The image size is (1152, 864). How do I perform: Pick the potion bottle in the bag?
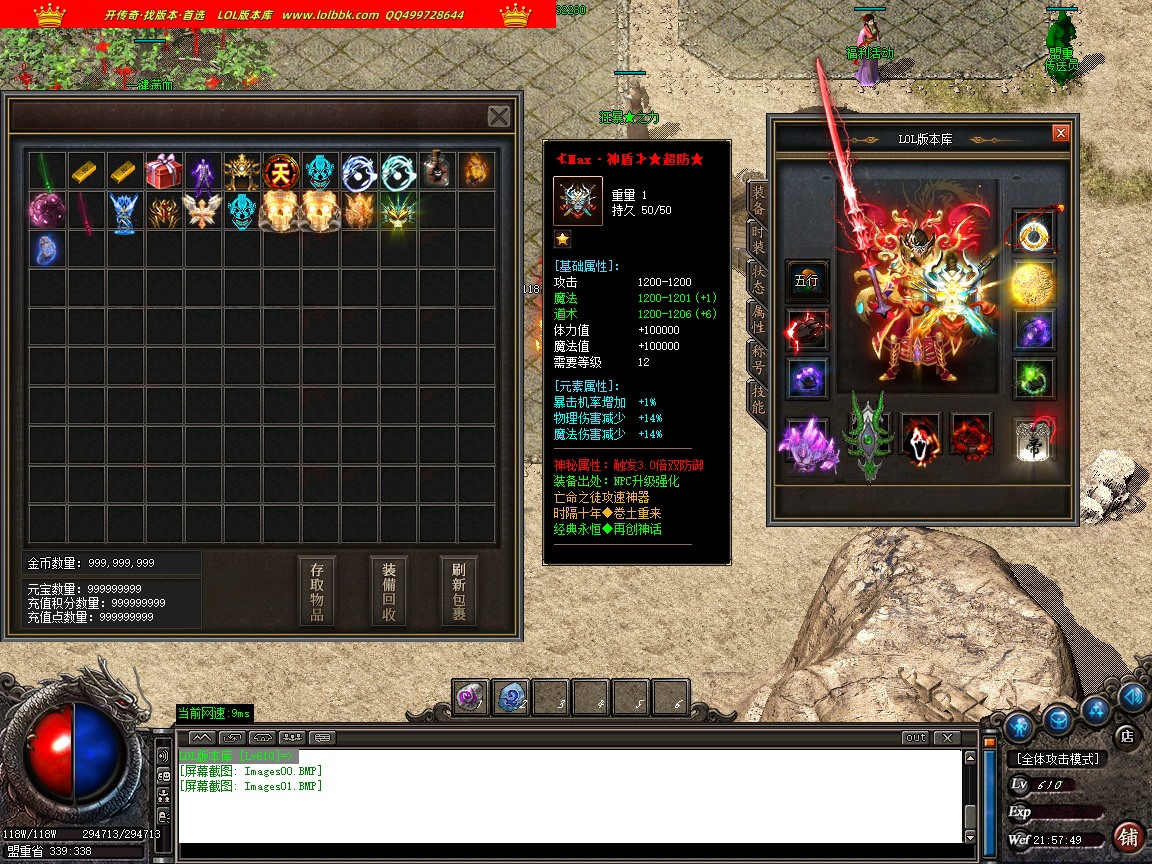(x=437, y=171)
